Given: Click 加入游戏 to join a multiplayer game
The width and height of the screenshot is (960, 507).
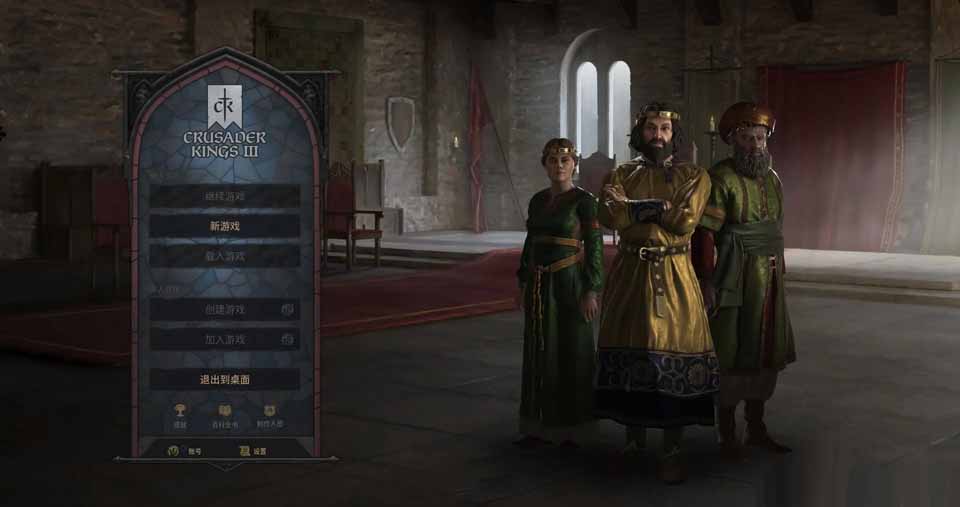Looking at the screenshot, I should [x=225, y=340].
